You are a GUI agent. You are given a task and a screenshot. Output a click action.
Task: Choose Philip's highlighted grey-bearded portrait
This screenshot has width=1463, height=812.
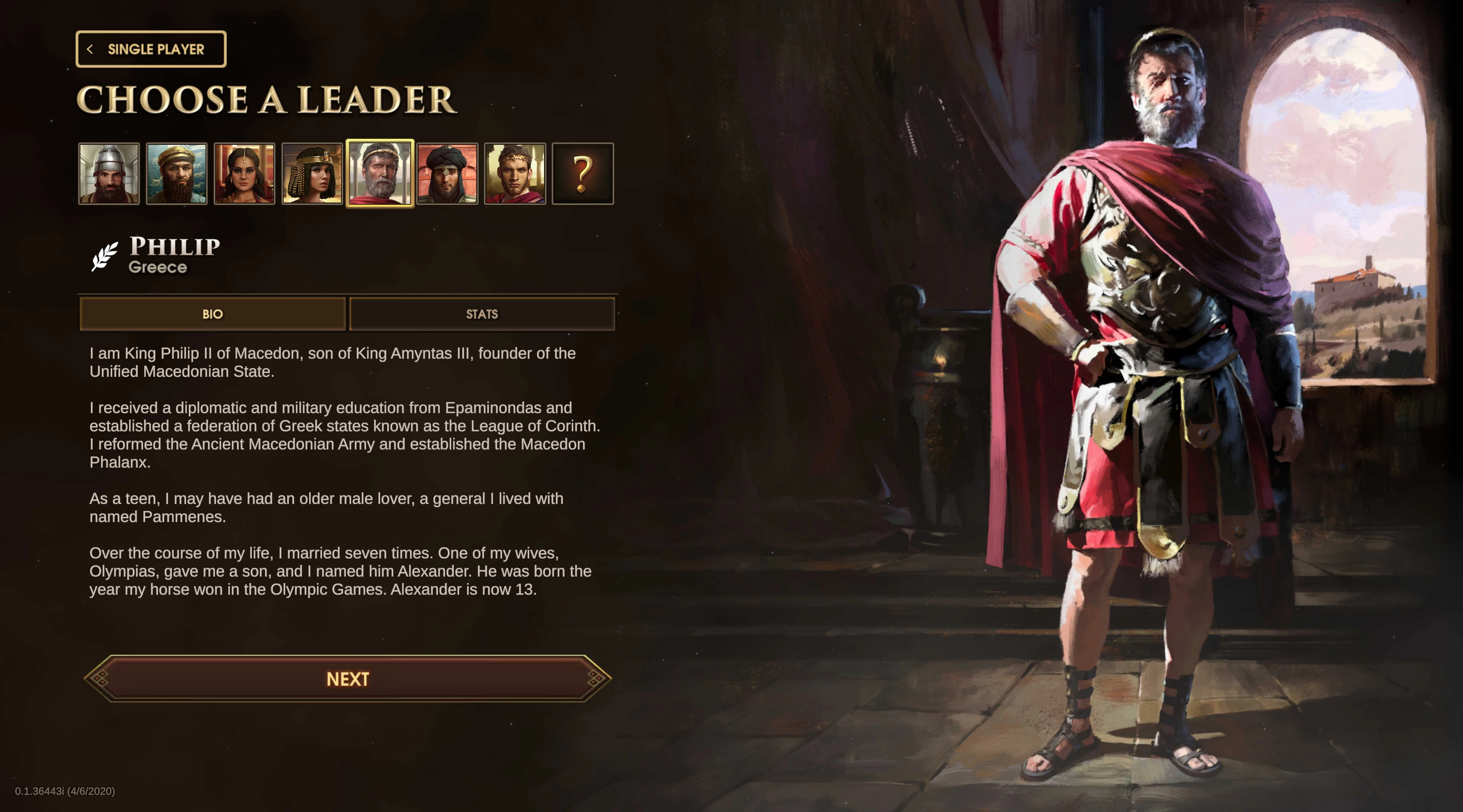coord(380,174)
